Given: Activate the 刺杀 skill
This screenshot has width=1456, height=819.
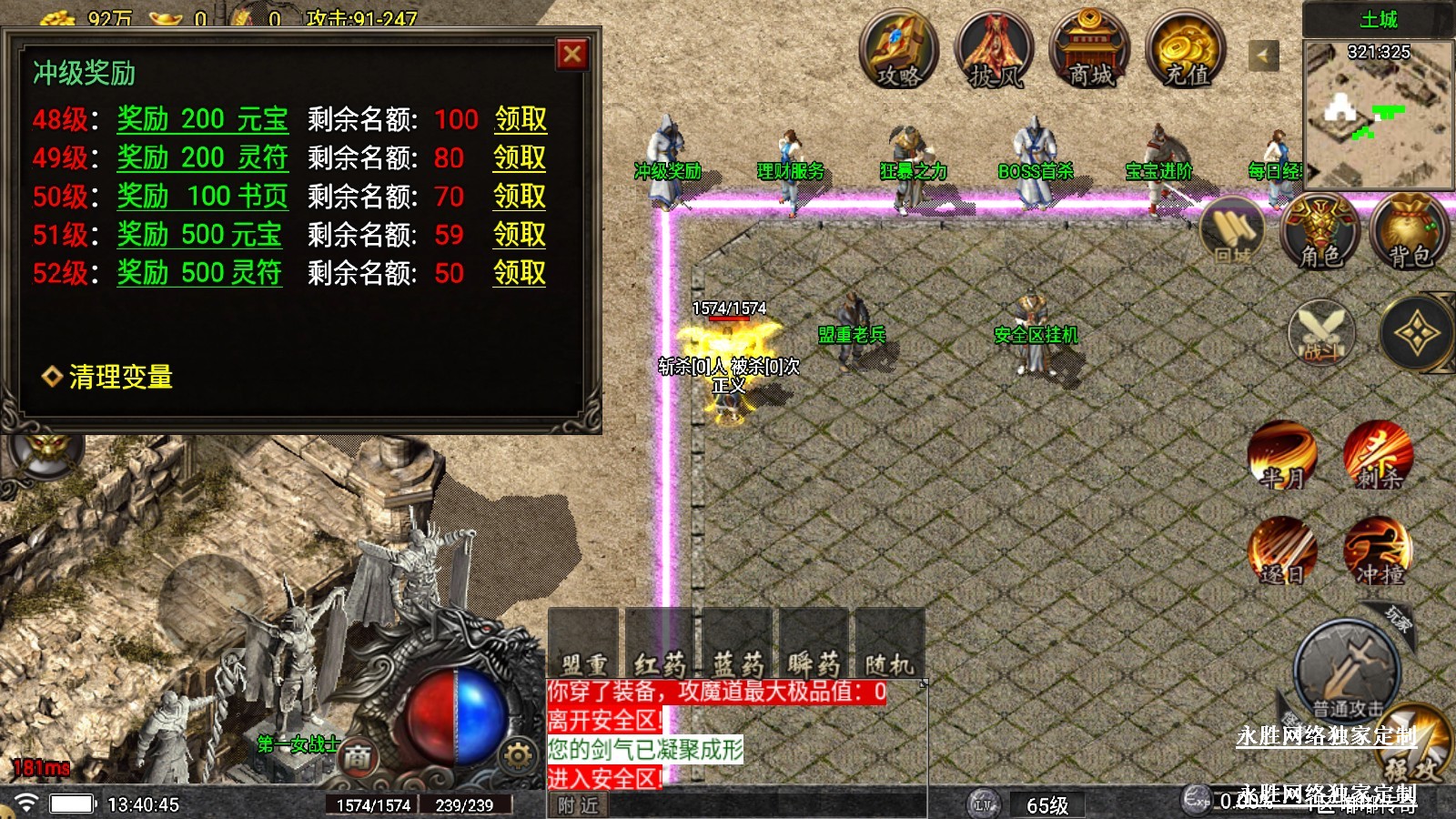Looking at the screenshot, I should [1379, 455].
